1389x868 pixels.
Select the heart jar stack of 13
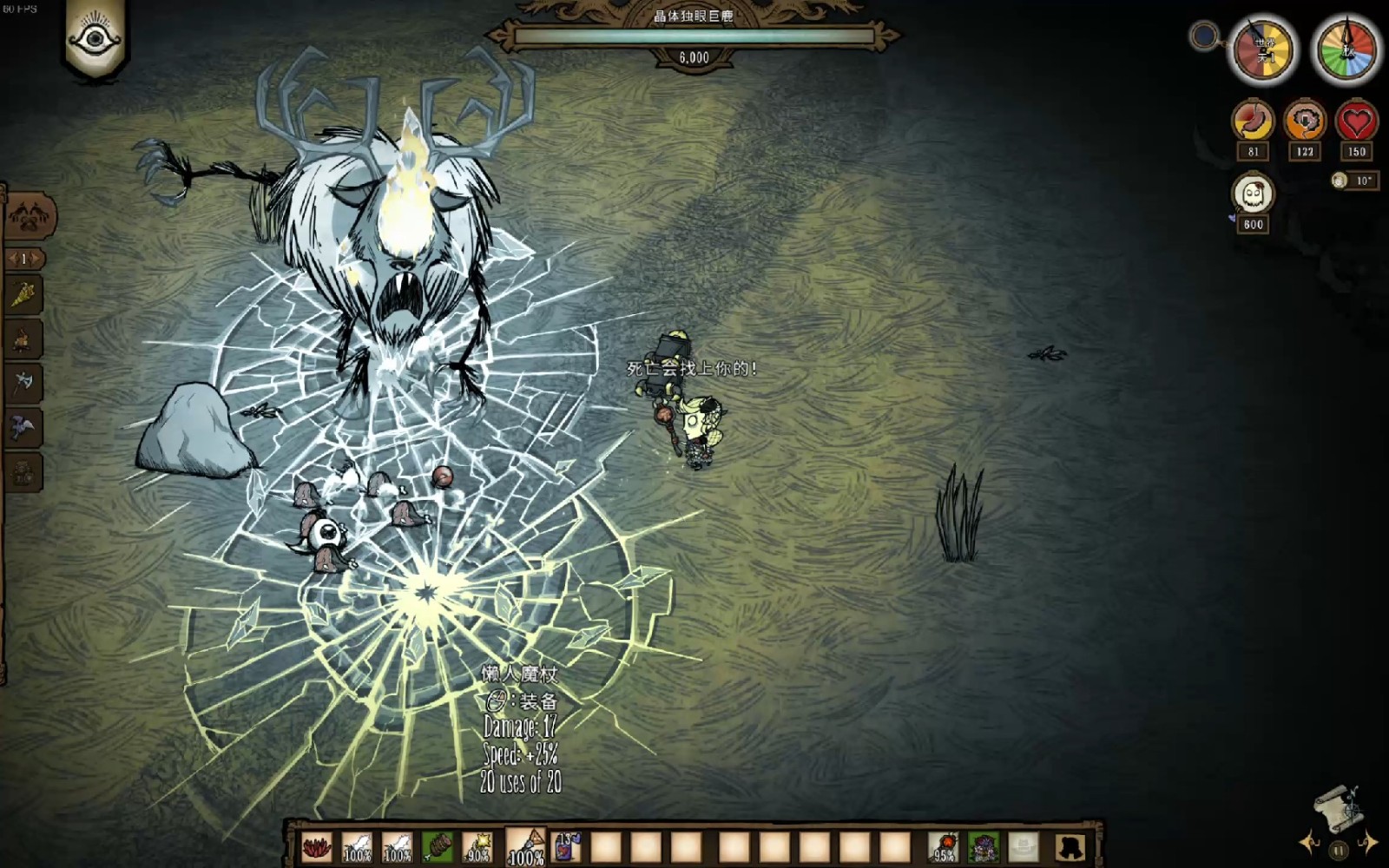pyautogui.click(x=566, y=846)
